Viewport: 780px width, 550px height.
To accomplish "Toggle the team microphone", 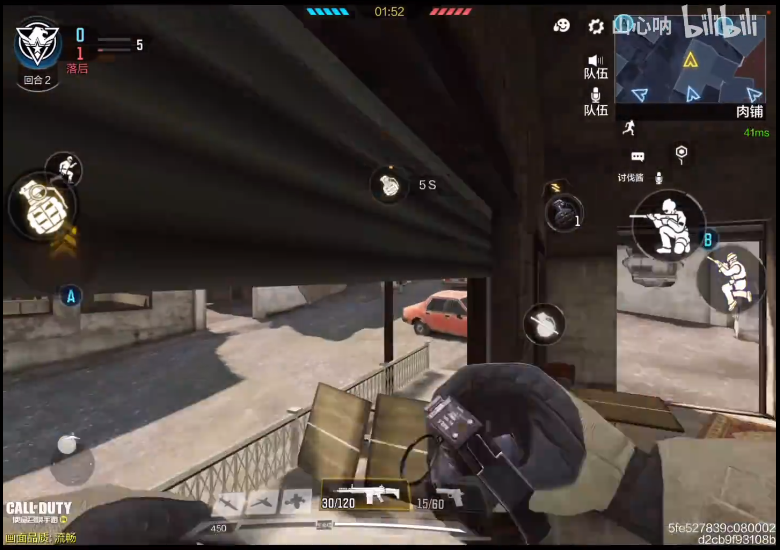I will pos(596,101).
